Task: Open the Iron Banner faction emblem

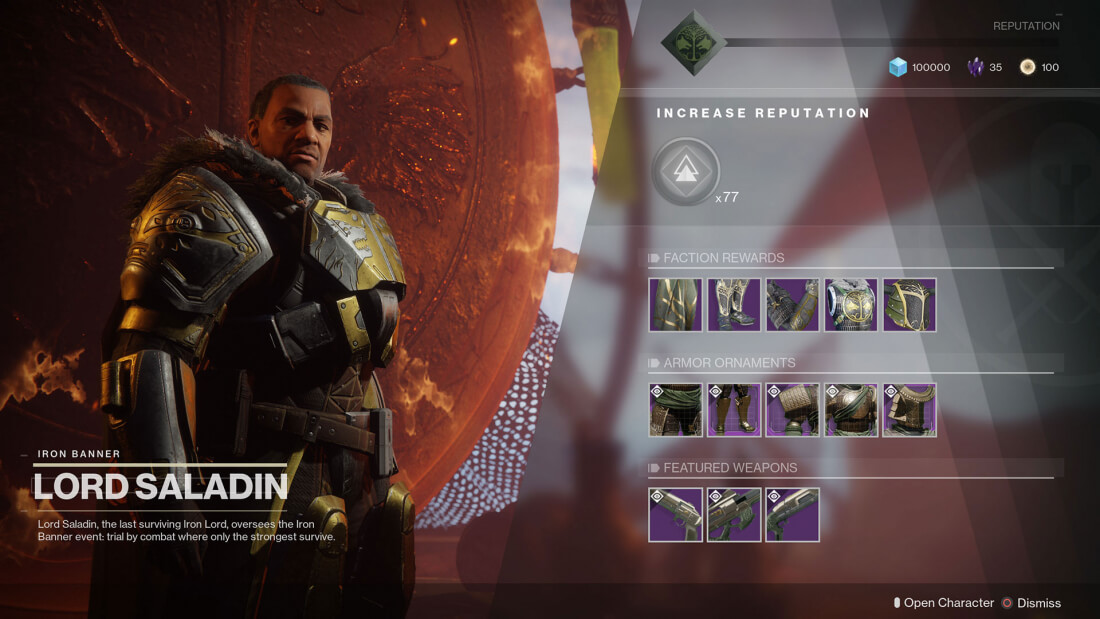Action: [x=692, y=43]
